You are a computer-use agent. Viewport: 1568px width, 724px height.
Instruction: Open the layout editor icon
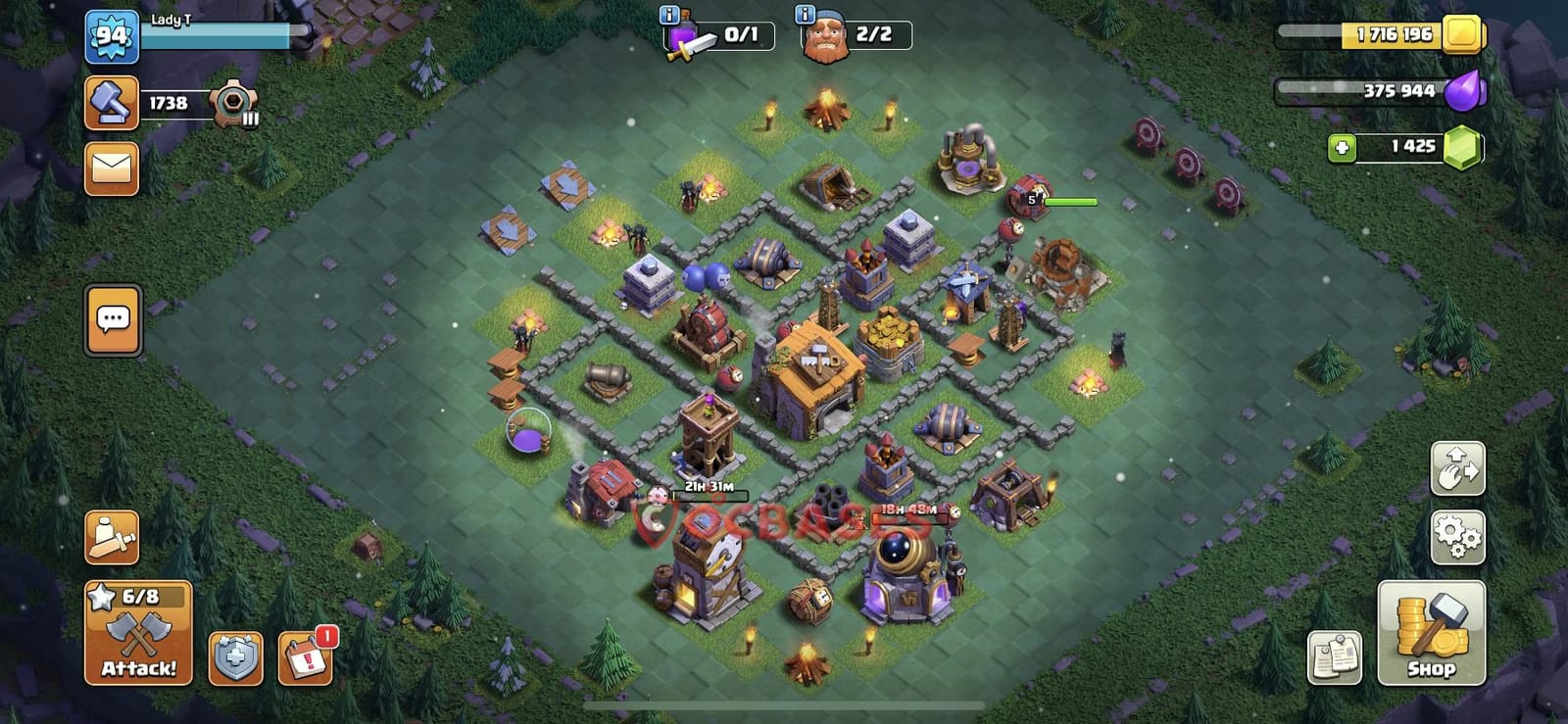(1459, 469)
